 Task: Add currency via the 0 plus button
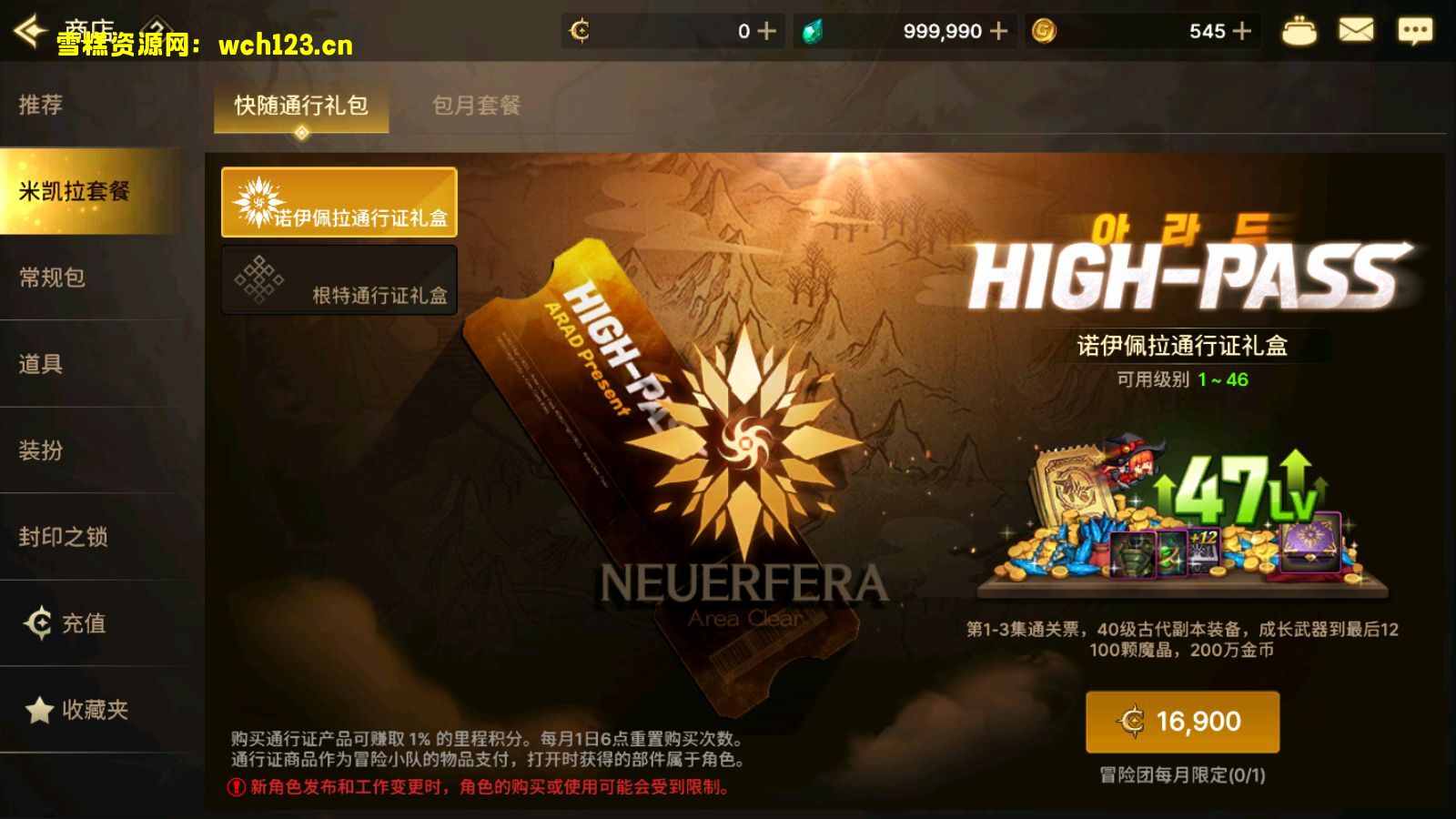click(765, 30)
